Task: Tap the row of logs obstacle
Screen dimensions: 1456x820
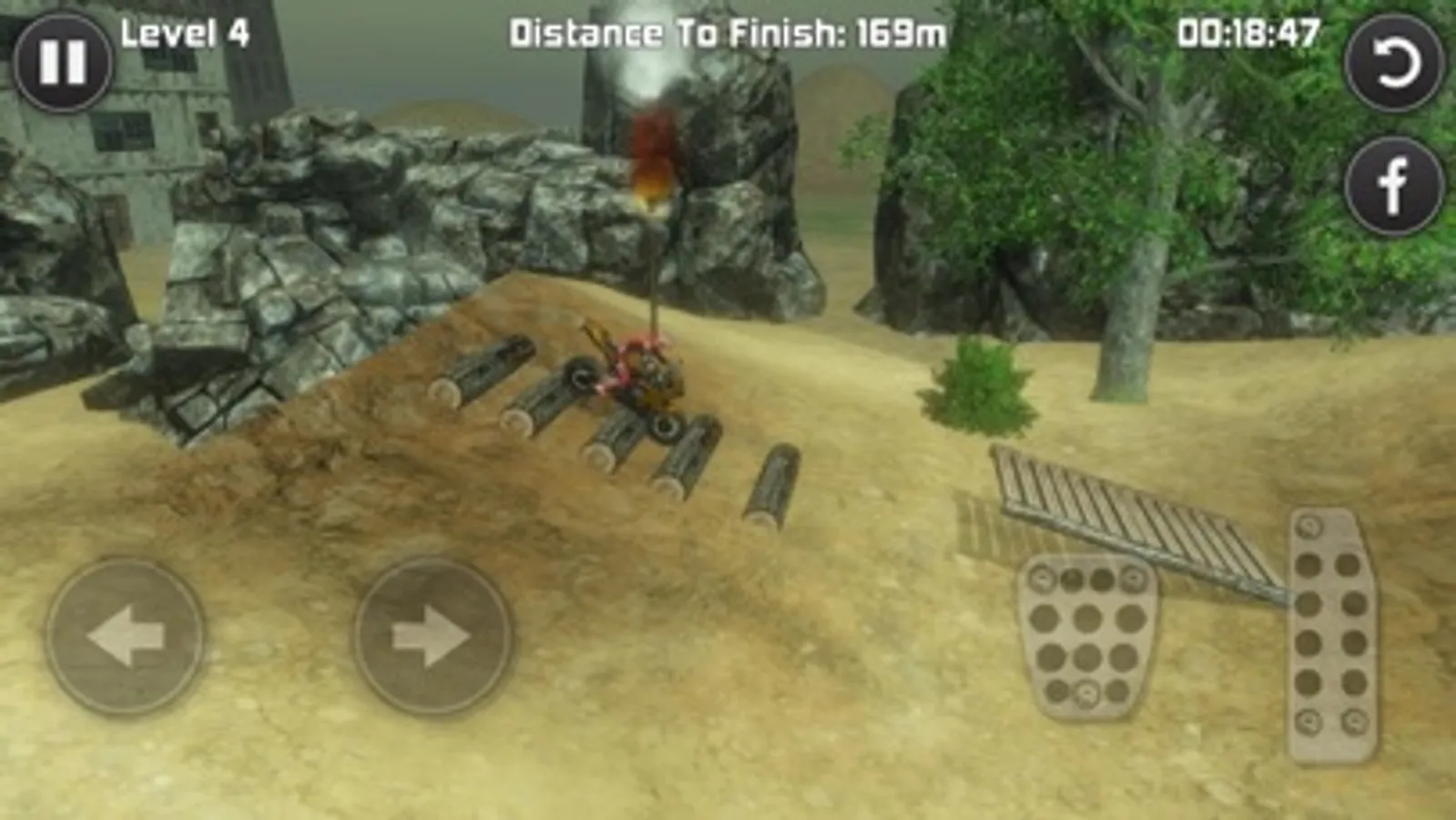Action: point(601,428)
